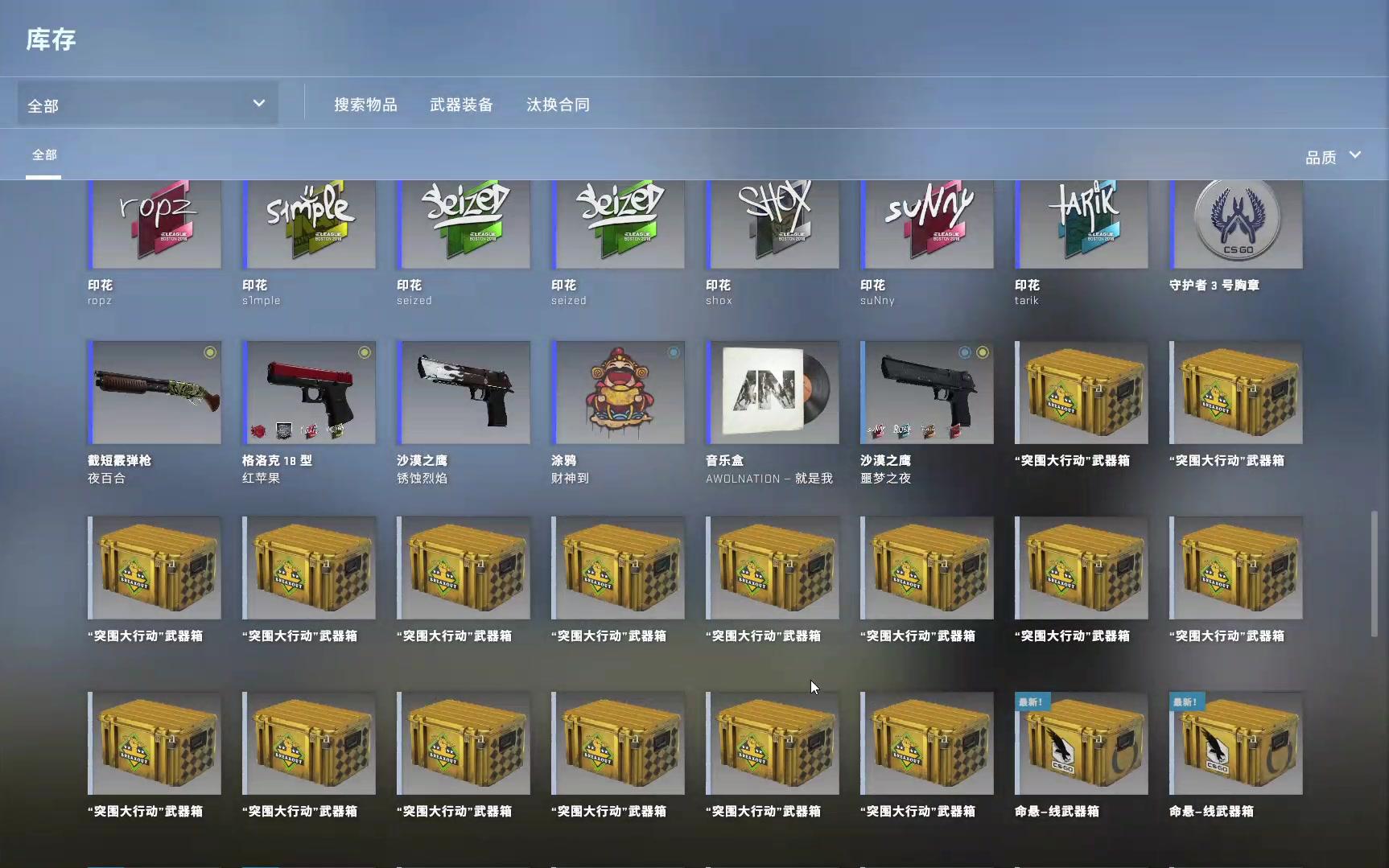Select the ropz sticker item
This screenshot has width=1389, height=868.
(x=155, y=225)
